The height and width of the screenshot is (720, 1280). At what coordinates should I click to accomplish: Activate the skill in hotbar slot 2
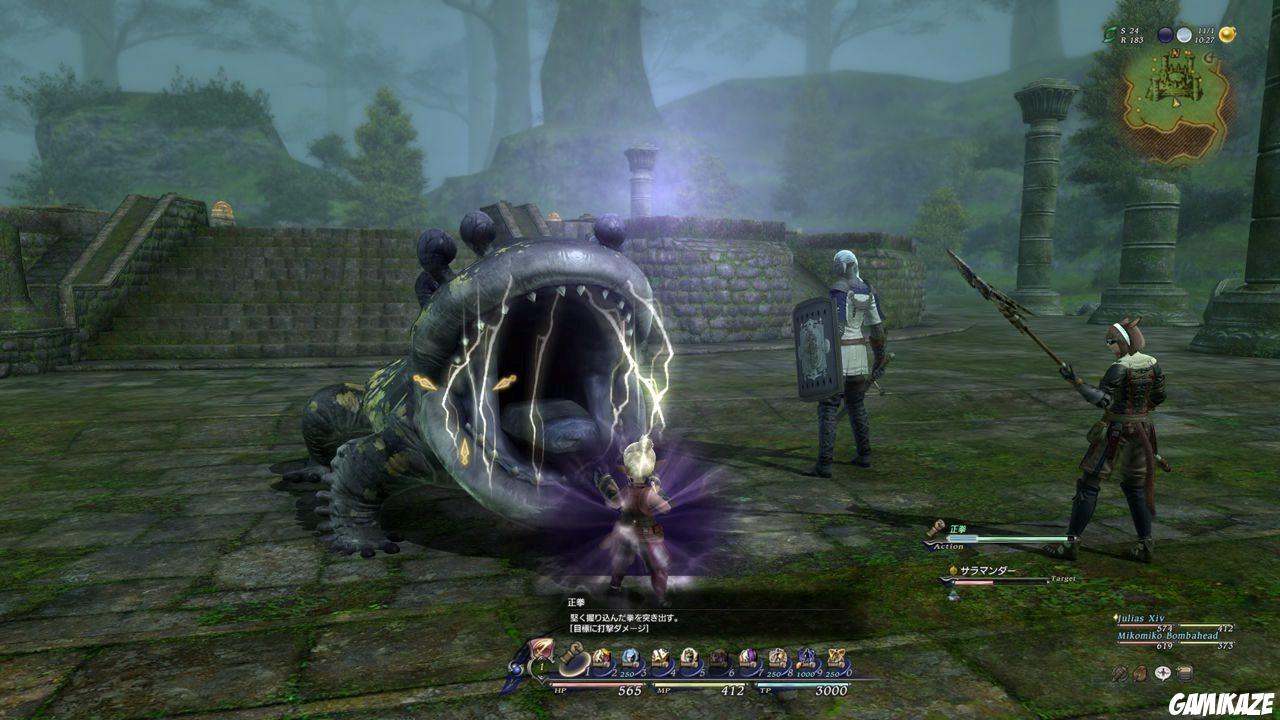pos(601,656)
